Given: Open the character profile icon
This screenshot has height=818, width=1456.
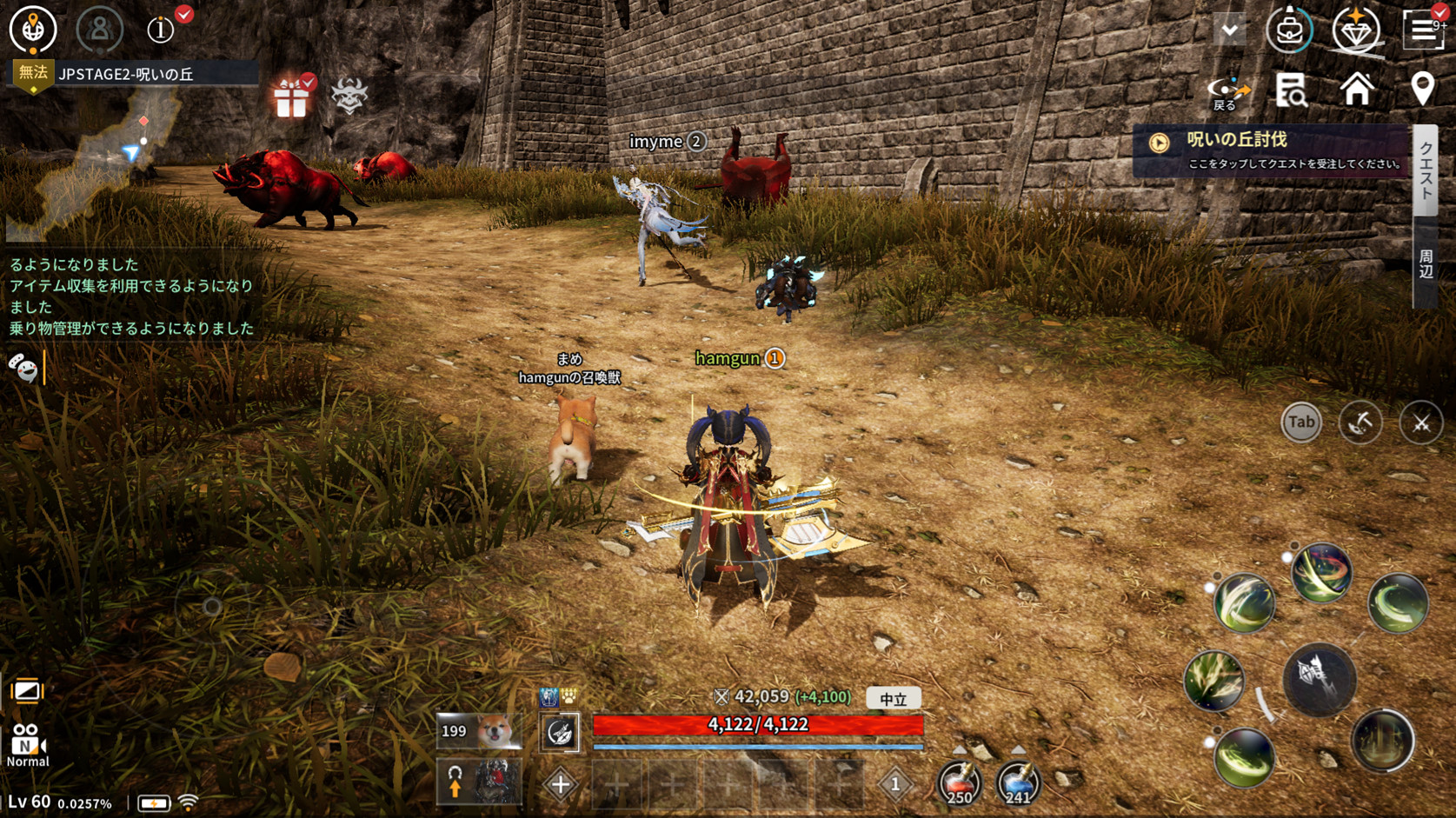Looking at the screenshot, I should [99, 30].
